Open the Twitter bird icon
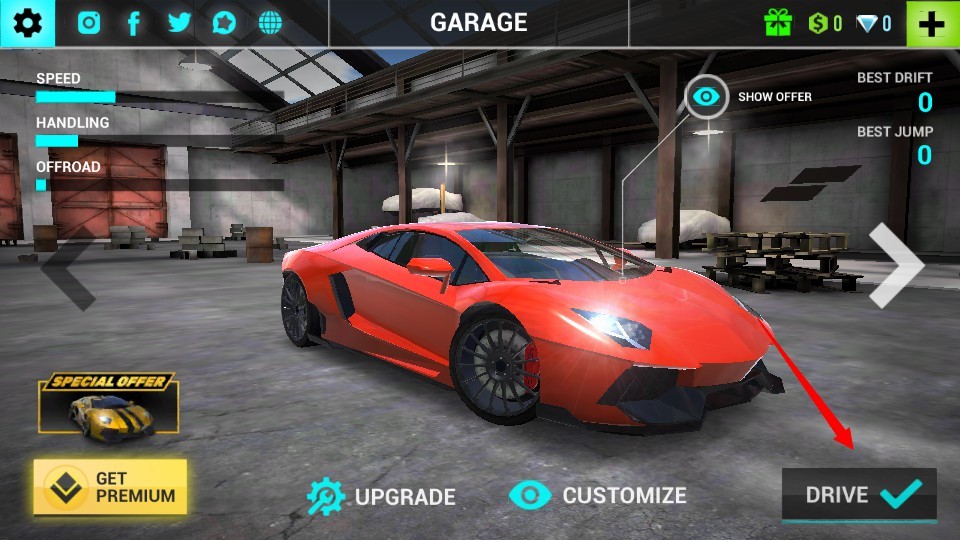Image resolution: width=960 pixels, height=540 pixels. tap(179, 23)
